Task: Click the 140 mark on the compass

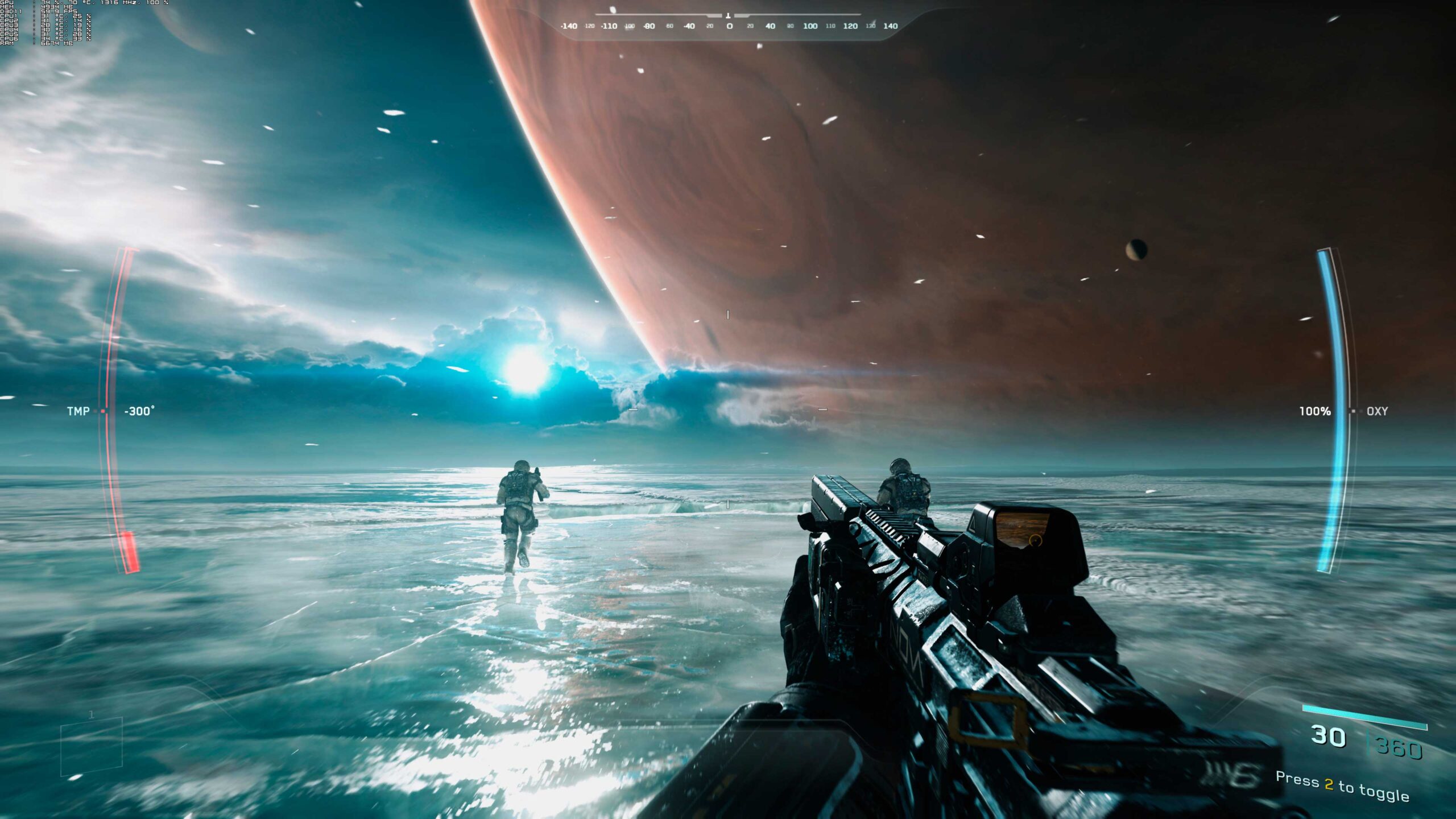Action: click(x=891, y=26)
